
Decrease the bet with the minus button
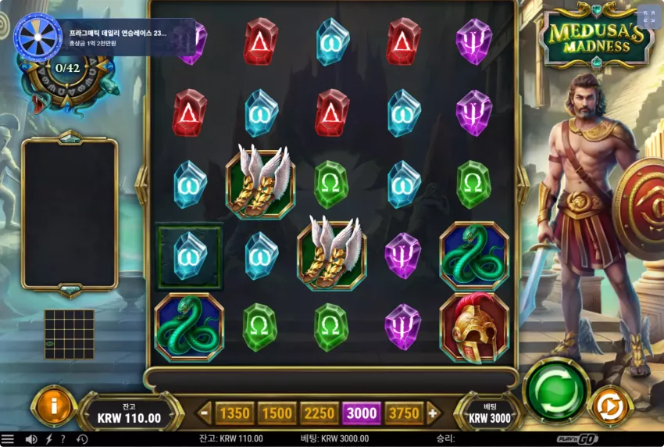[205, 412]
